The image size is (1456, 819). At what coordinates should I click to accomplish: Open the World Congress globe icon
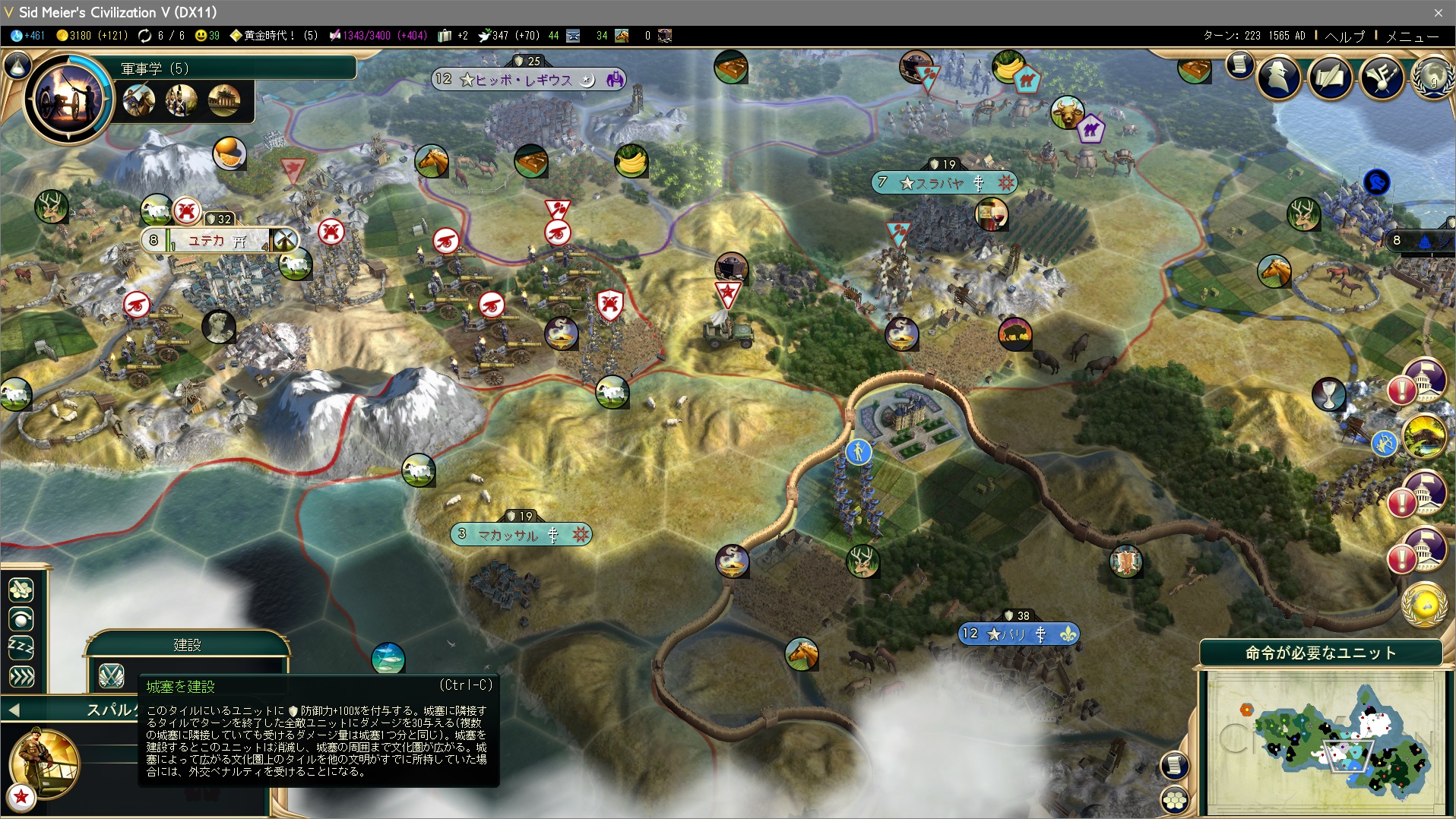coord(1432,77)
